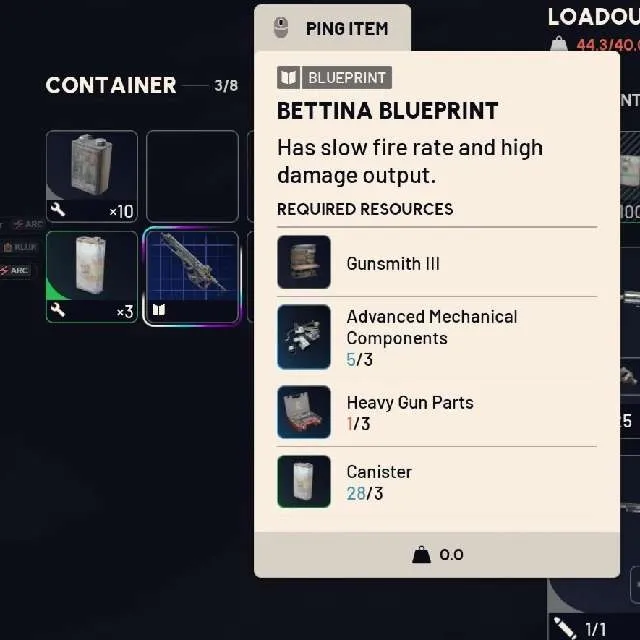This screenshot has height=640, width=640.
Task: Select the grey metal can stack of ten
Action: coord(92,176)
